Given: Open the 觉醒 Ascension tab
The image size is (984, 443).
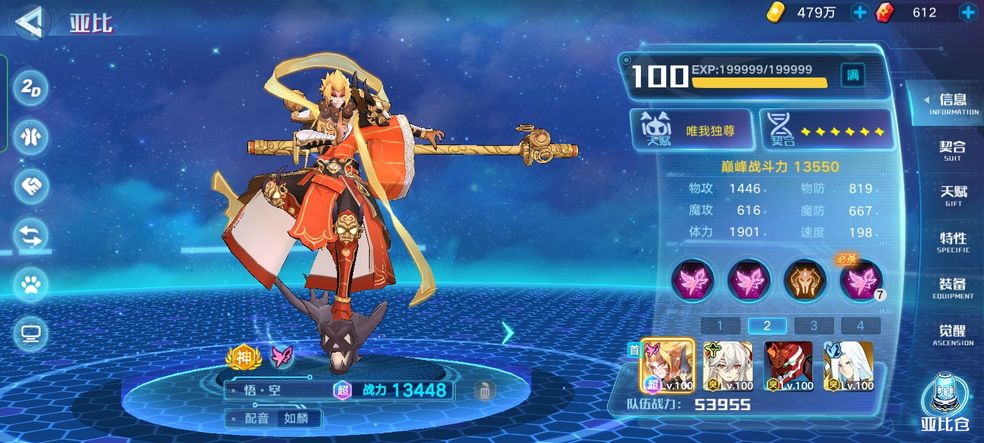Looking at the screenshot, I should (x=952, y=334).
